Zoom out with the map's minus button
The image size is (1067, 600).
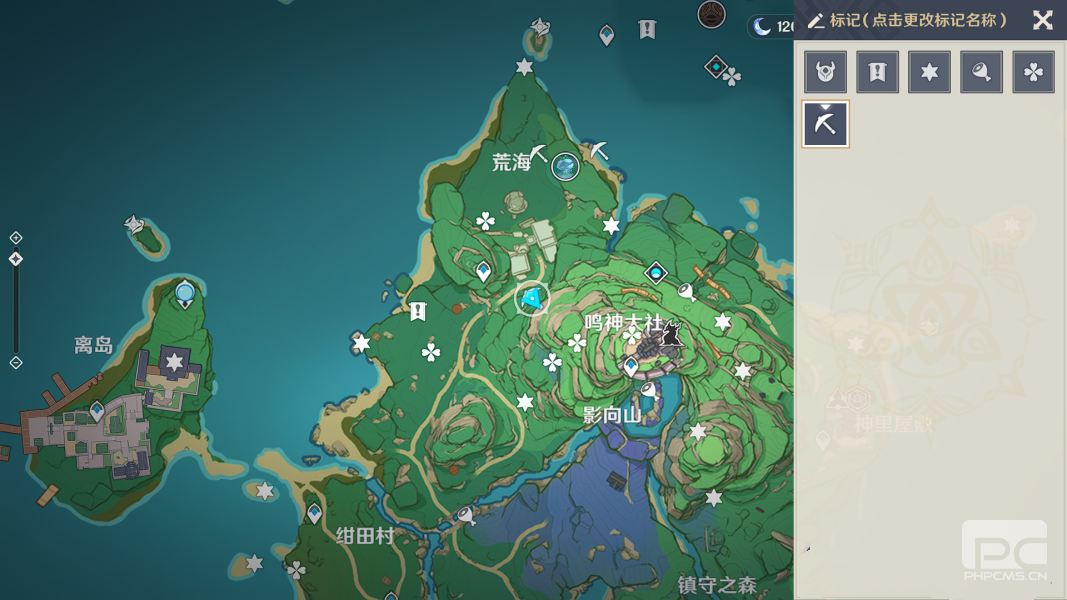click(x=16, y=362)
